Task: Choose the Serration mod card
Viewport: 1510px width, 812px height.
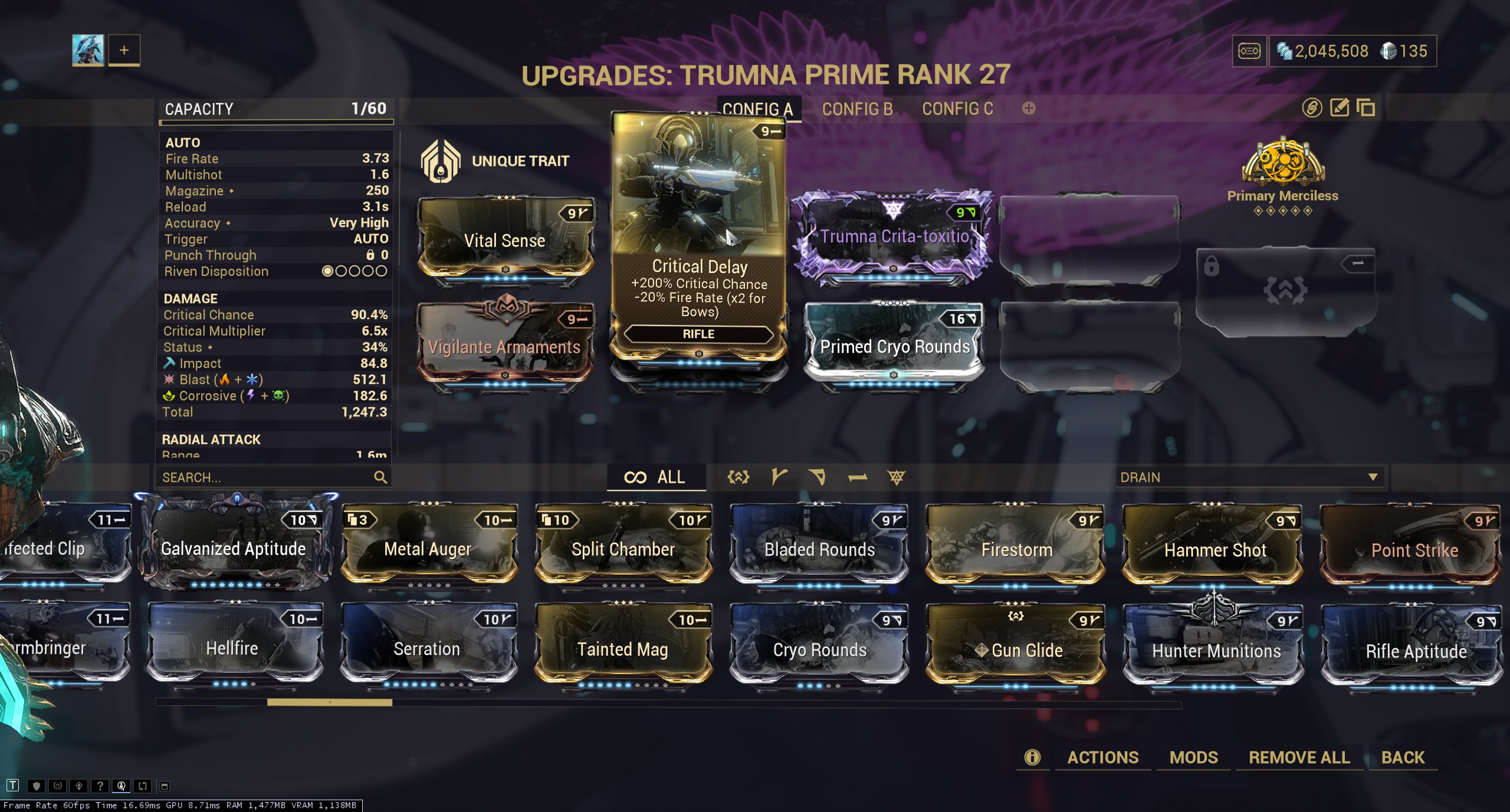Action: click(x=427, y=649)
